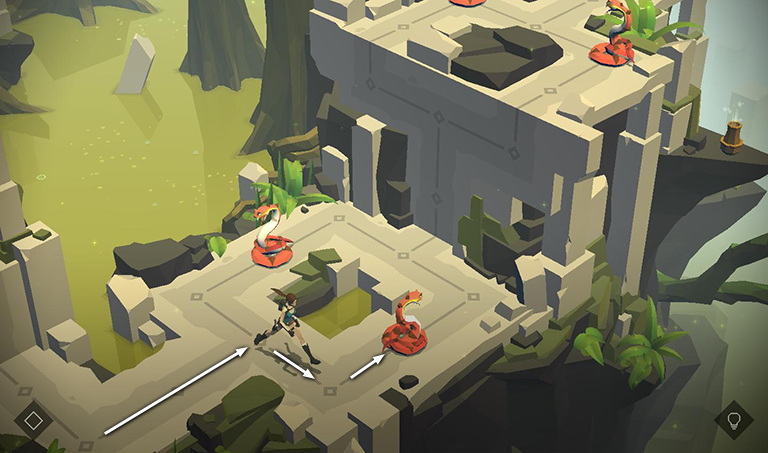Open the diamond pause menu button
Screen dimensions: 768x453
tap(33, 419)
